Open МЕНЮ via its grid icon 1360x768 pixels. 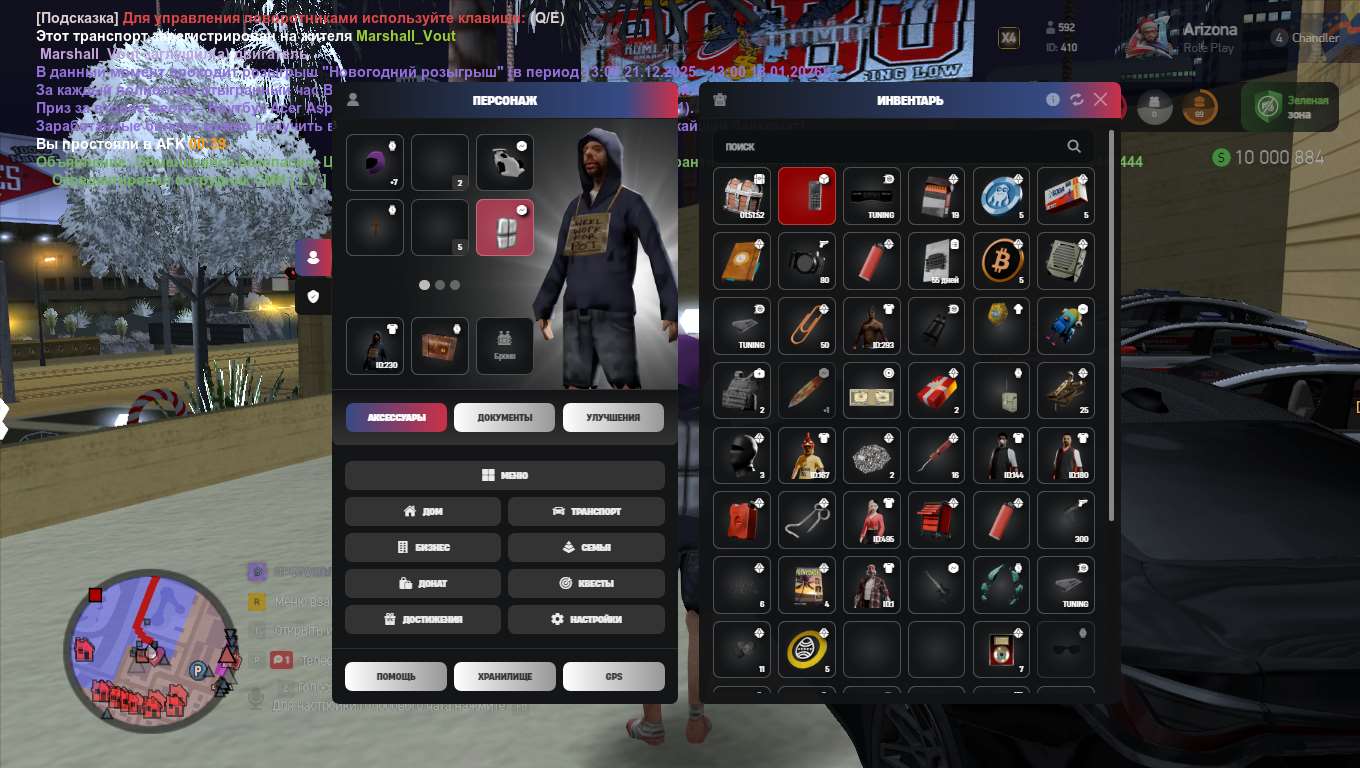(487, 474)
